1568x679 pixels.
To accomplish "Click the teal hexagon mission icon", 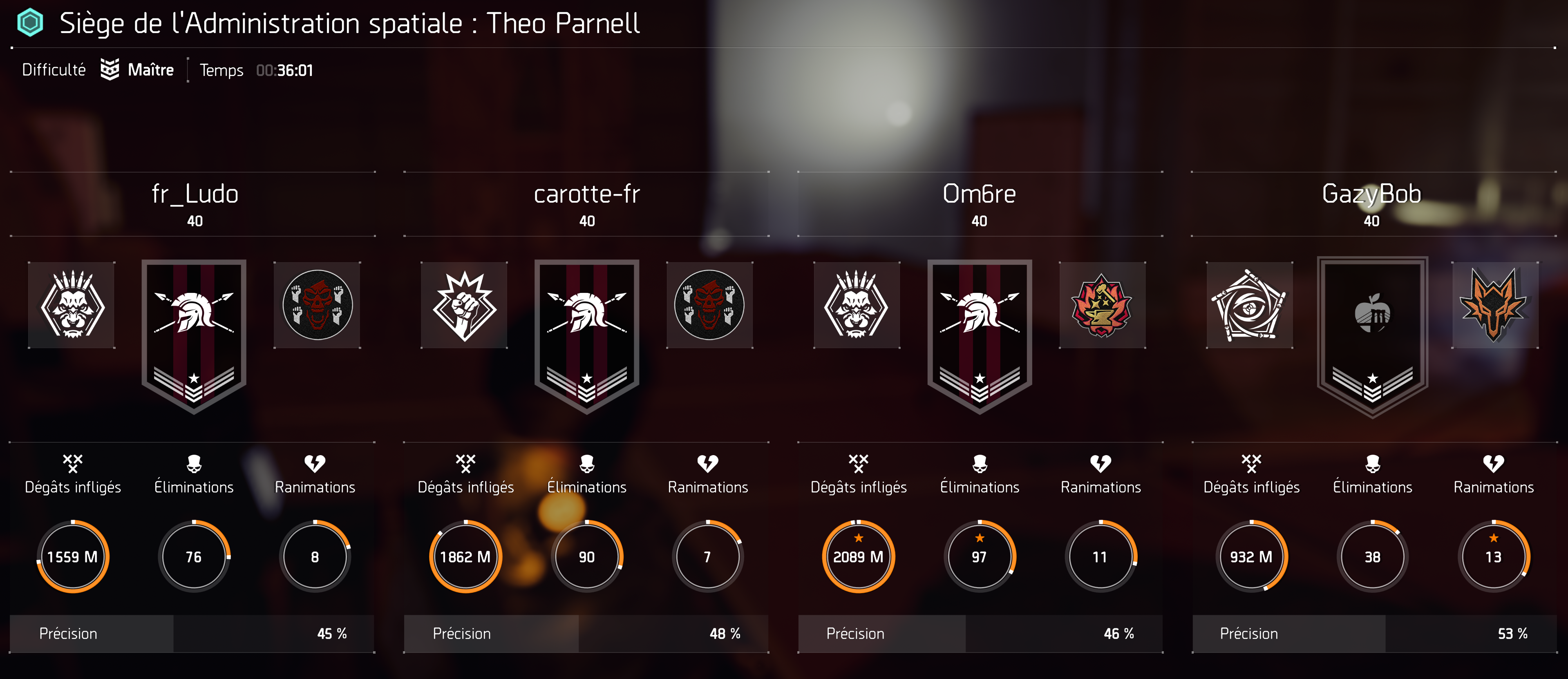I will pos(30,23).
